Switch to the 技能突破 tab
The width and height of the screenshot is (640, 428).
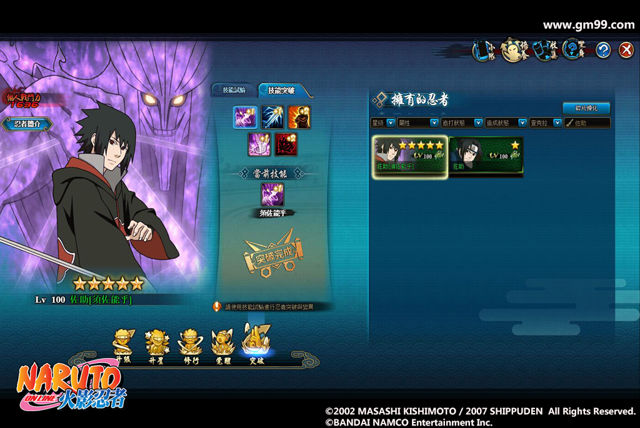click(282, 90)
